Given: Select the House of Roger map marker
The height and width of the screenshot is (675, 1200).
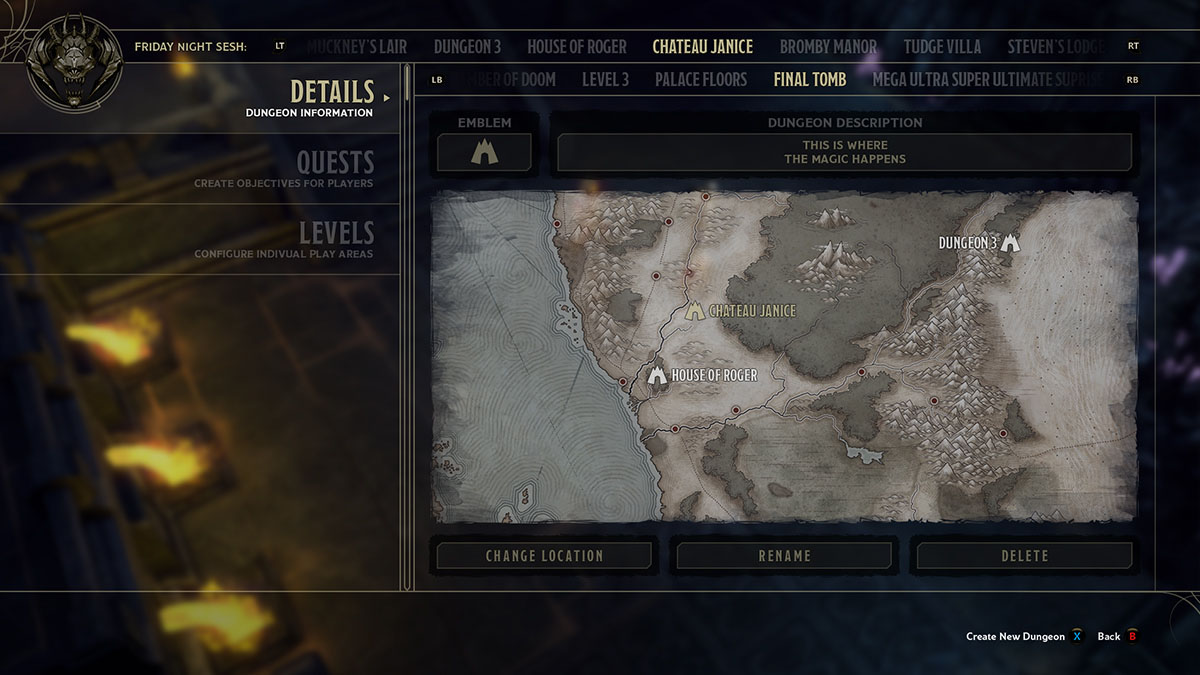Looking at the screenshot, I should click(657, 376).
